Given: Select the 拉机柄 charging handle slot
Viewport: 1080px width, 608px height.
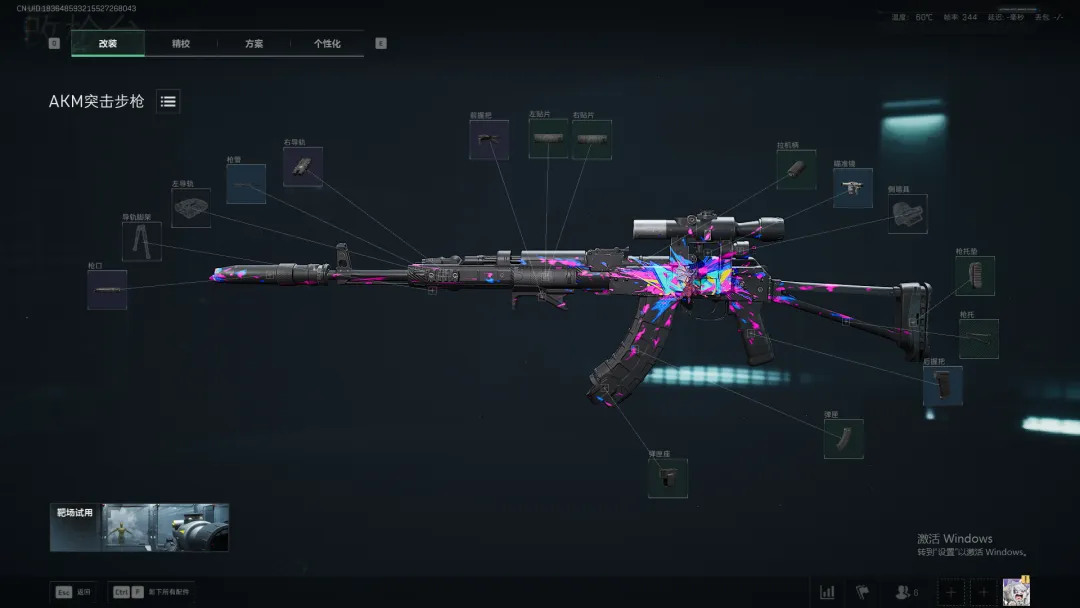Looking at the screenshot, I should click(x=797, y=170).
